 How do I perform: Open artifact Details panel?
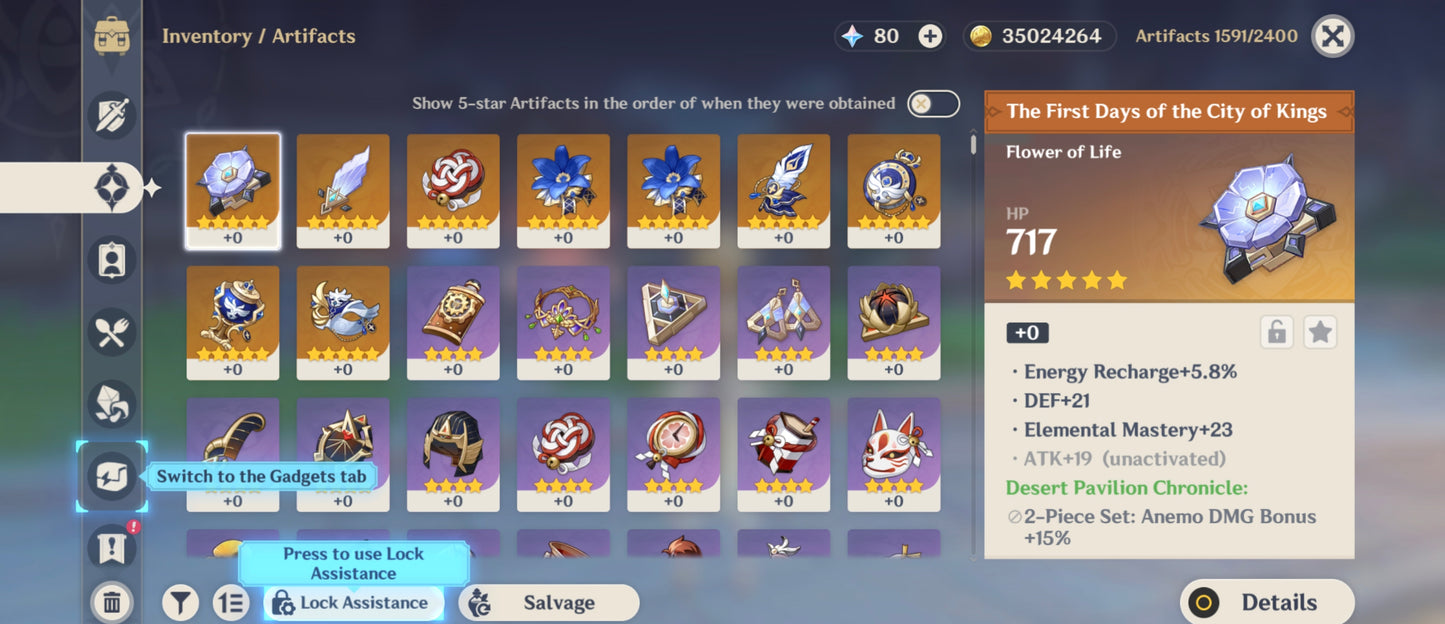1266,602
